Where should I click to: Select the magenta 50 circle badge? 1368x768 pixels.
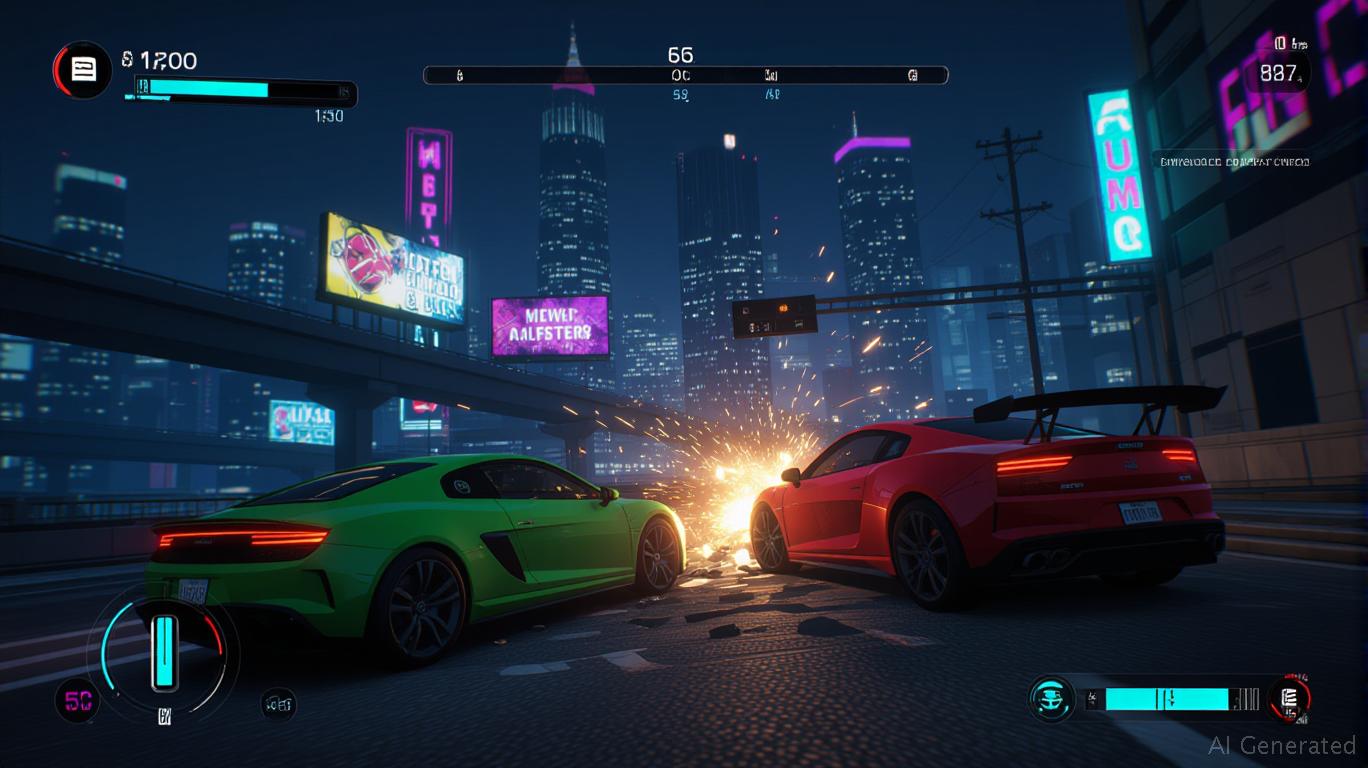point(77,699)
